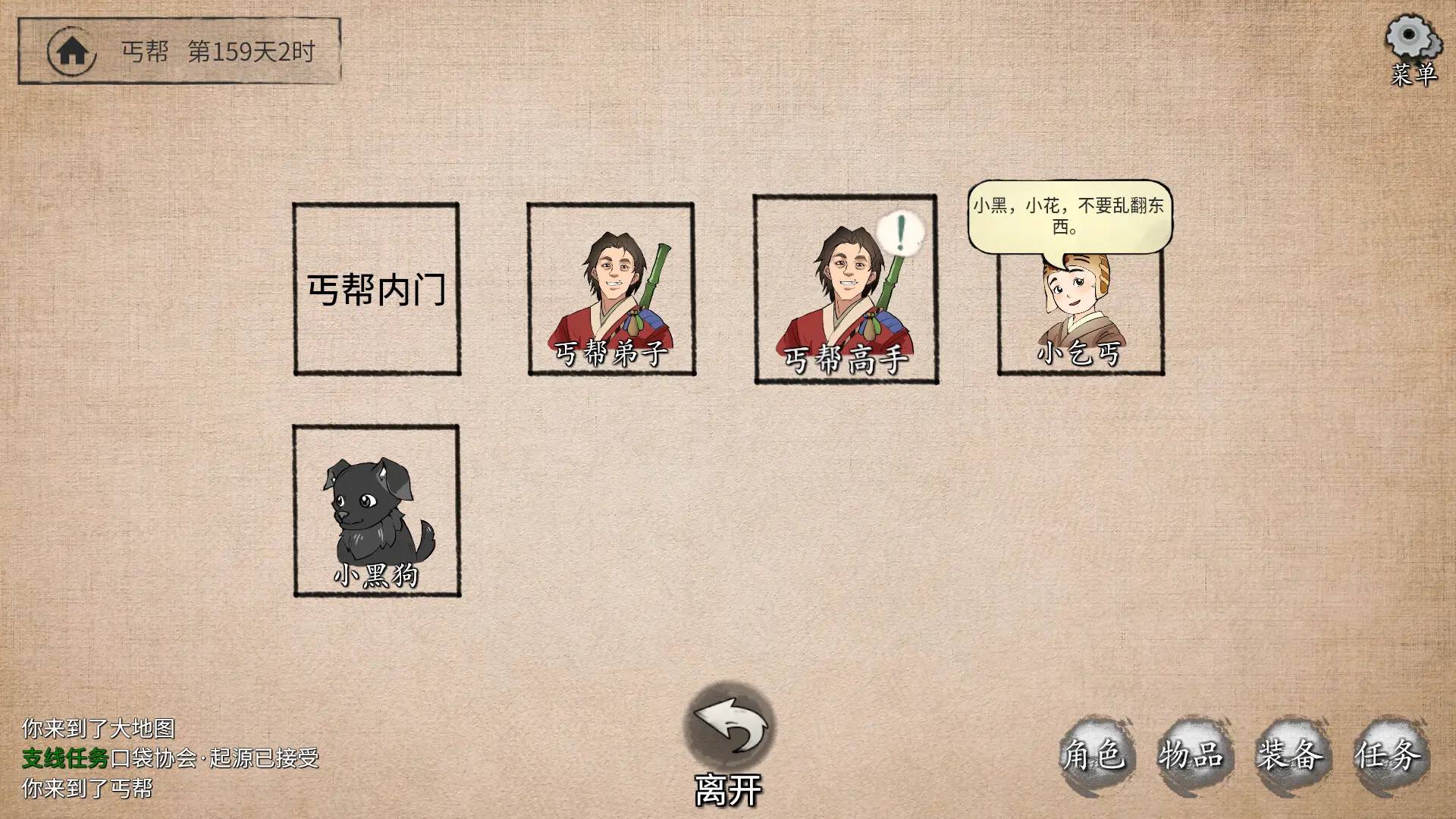Talk to the 丐帮弟子 character
This screenshot has width=1456, height=819.
pyautogui.click(x=610, y=288)
